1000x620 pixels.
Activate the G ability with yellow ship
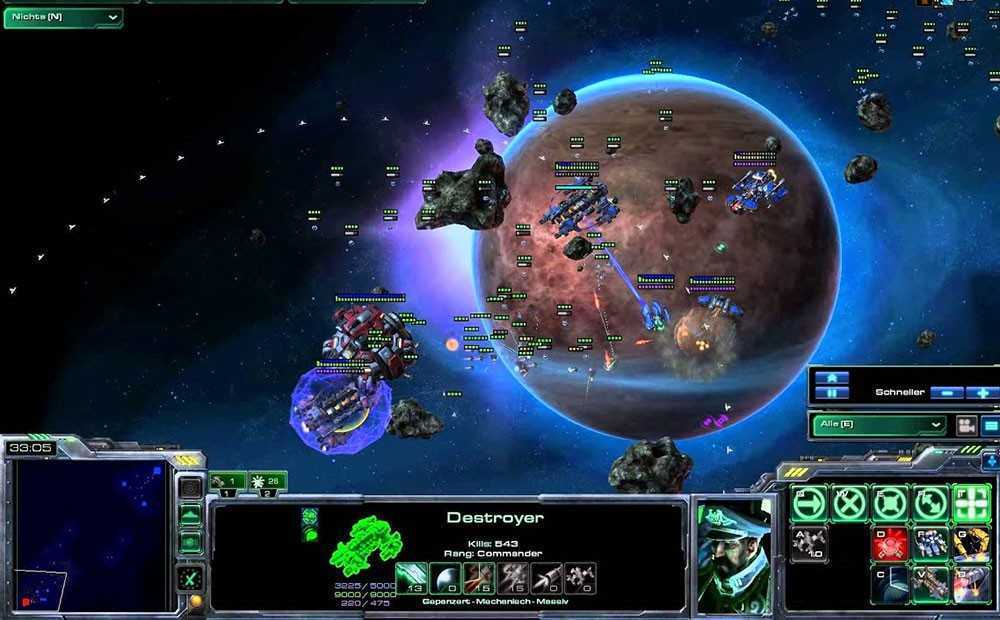(x=970, y=543)
